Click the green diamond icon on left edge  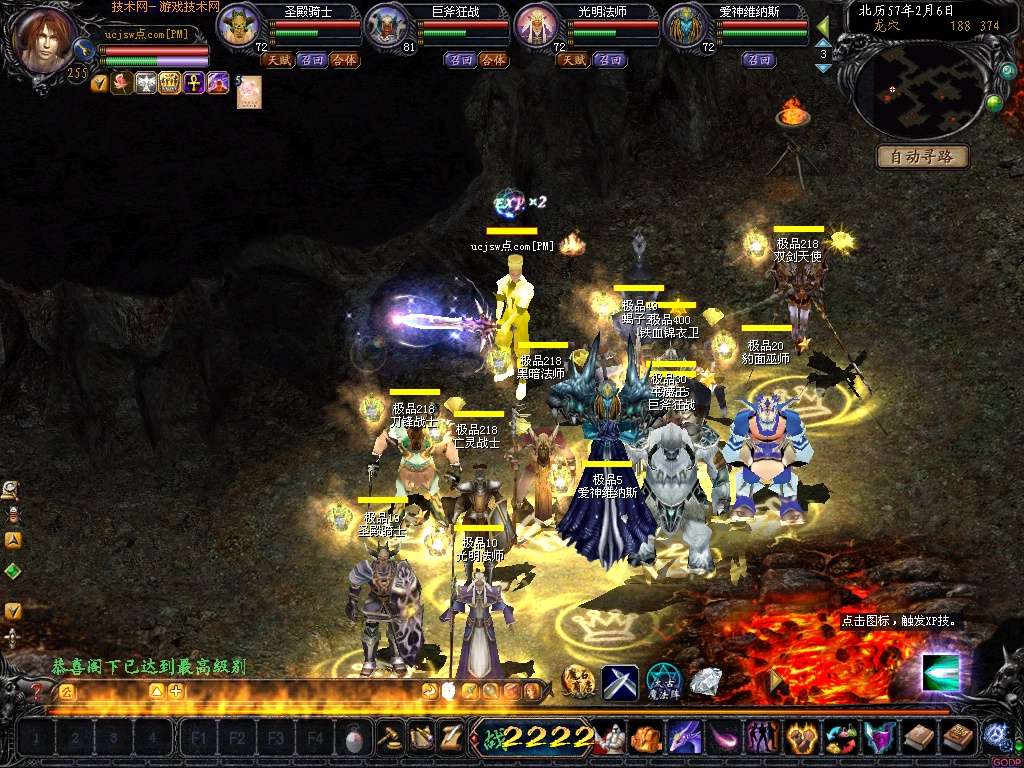pos(12,571)
